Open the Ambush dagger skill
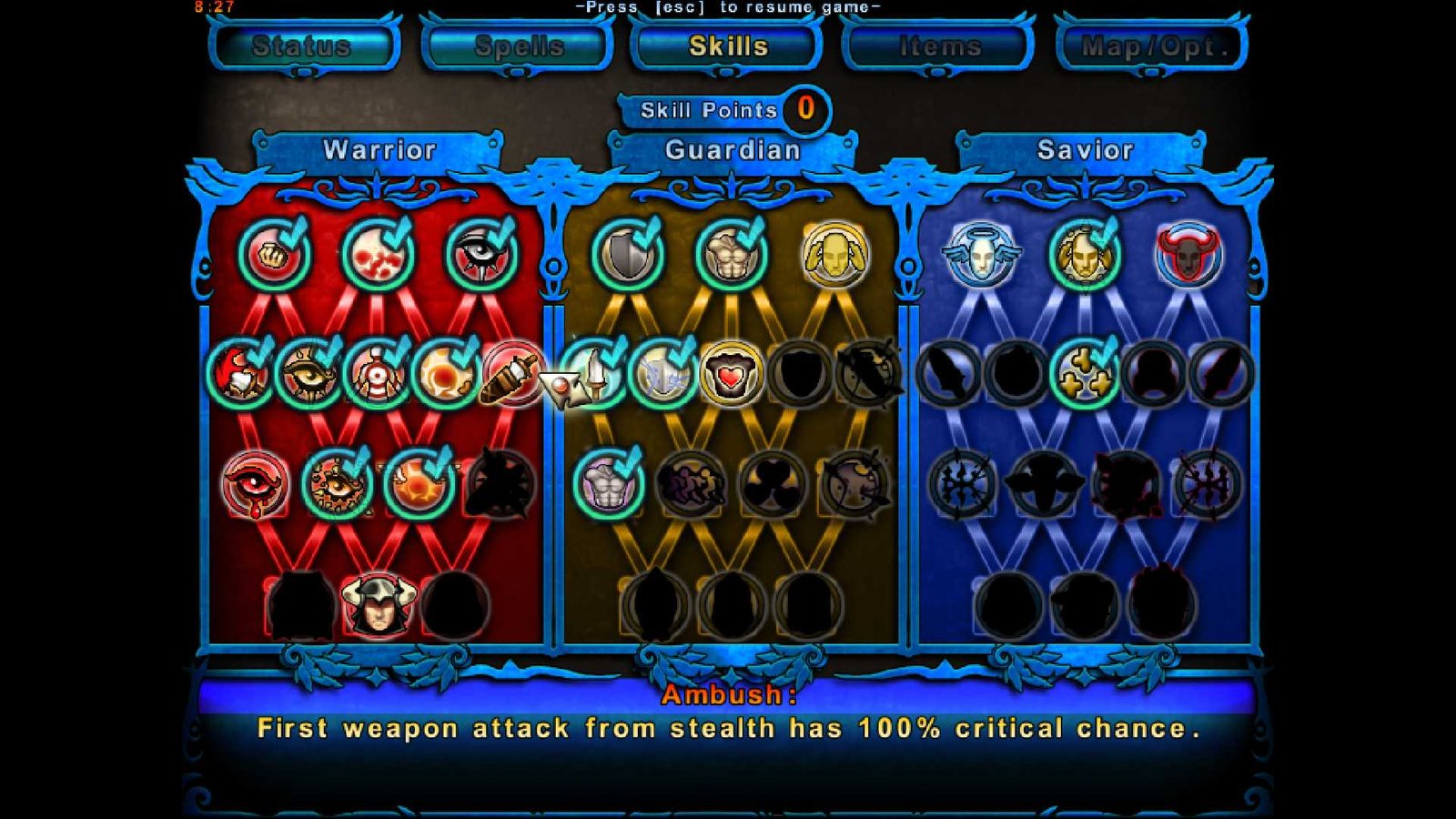 click(506, 379)
